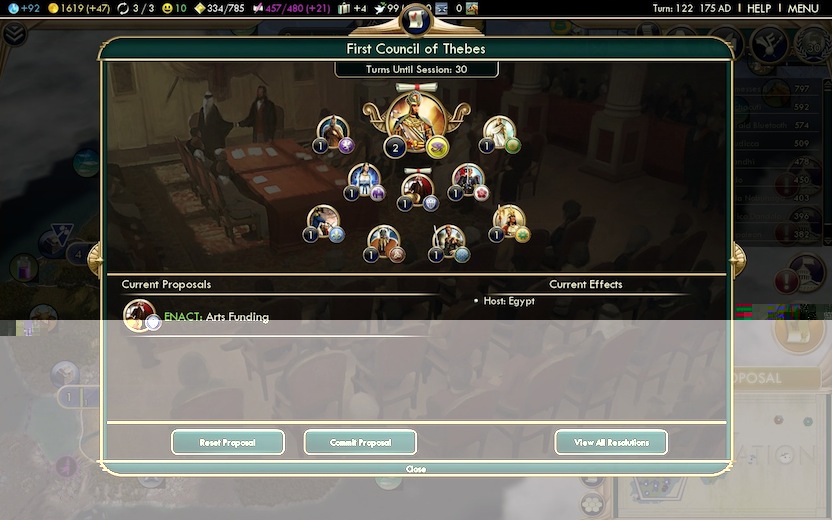
Task: Open the game Menu
Action: [x=803, y=8]
